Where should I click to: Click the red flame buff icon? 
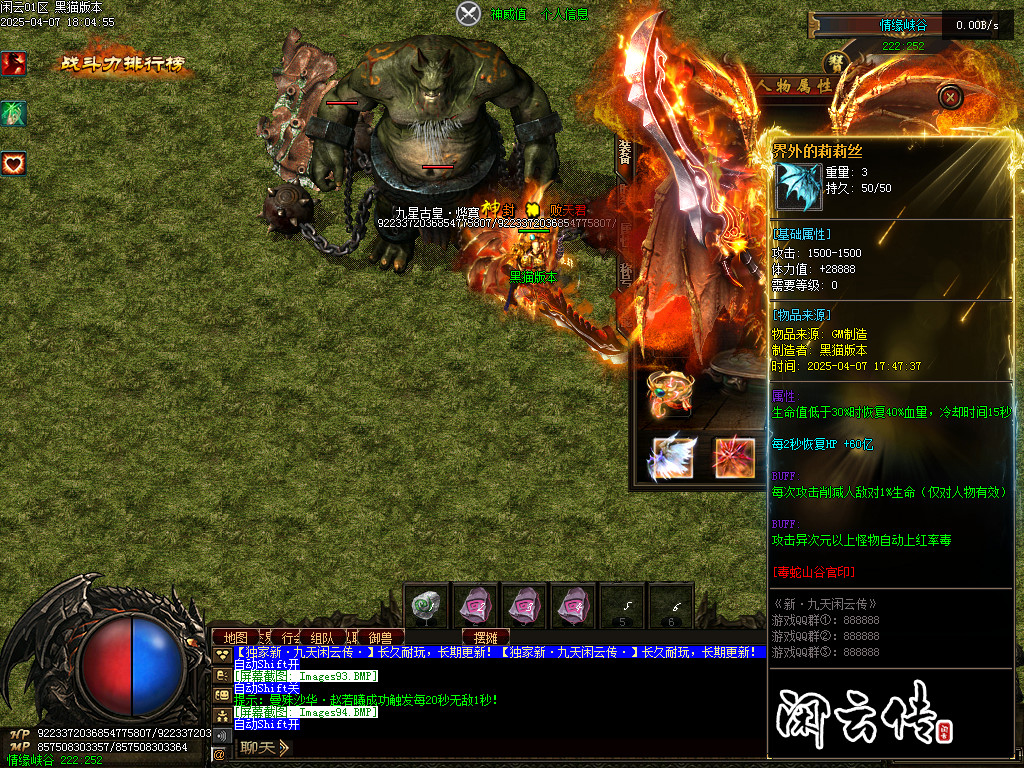(13, 64)
